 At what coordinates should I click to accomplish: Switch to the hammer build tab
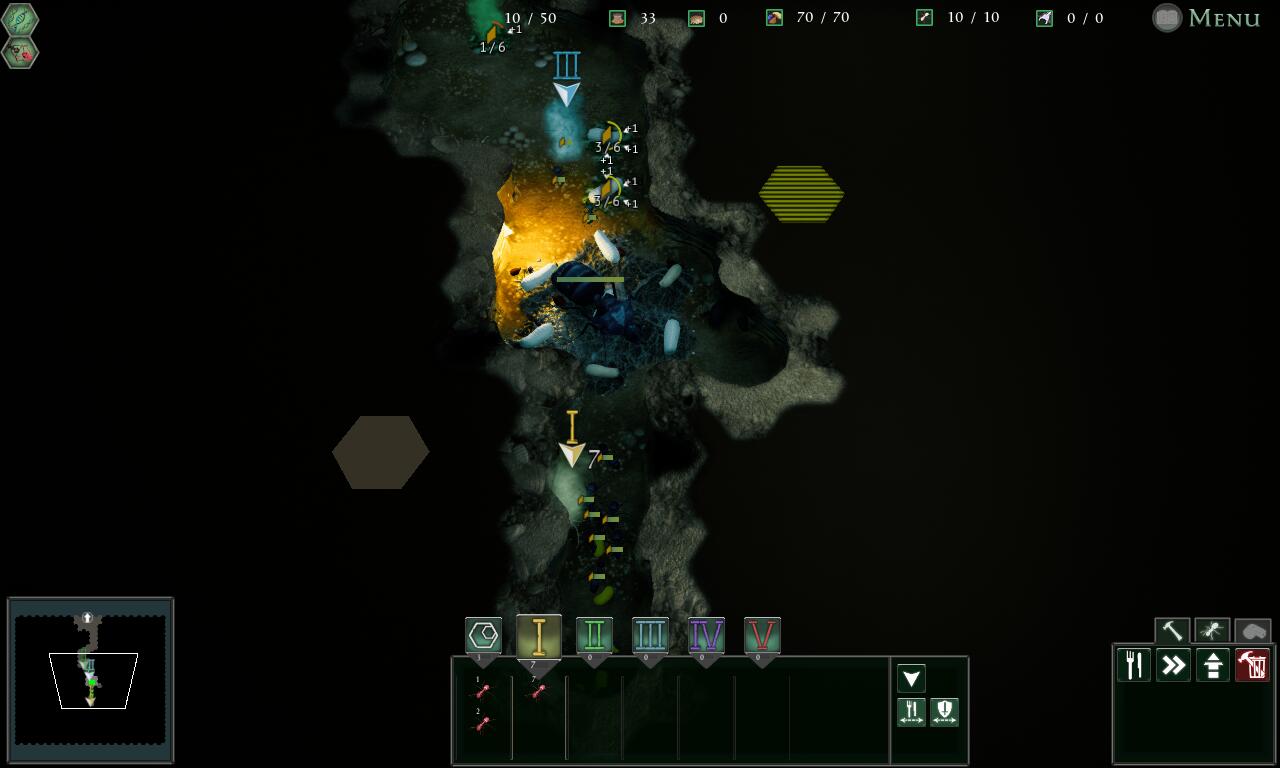1172,631
